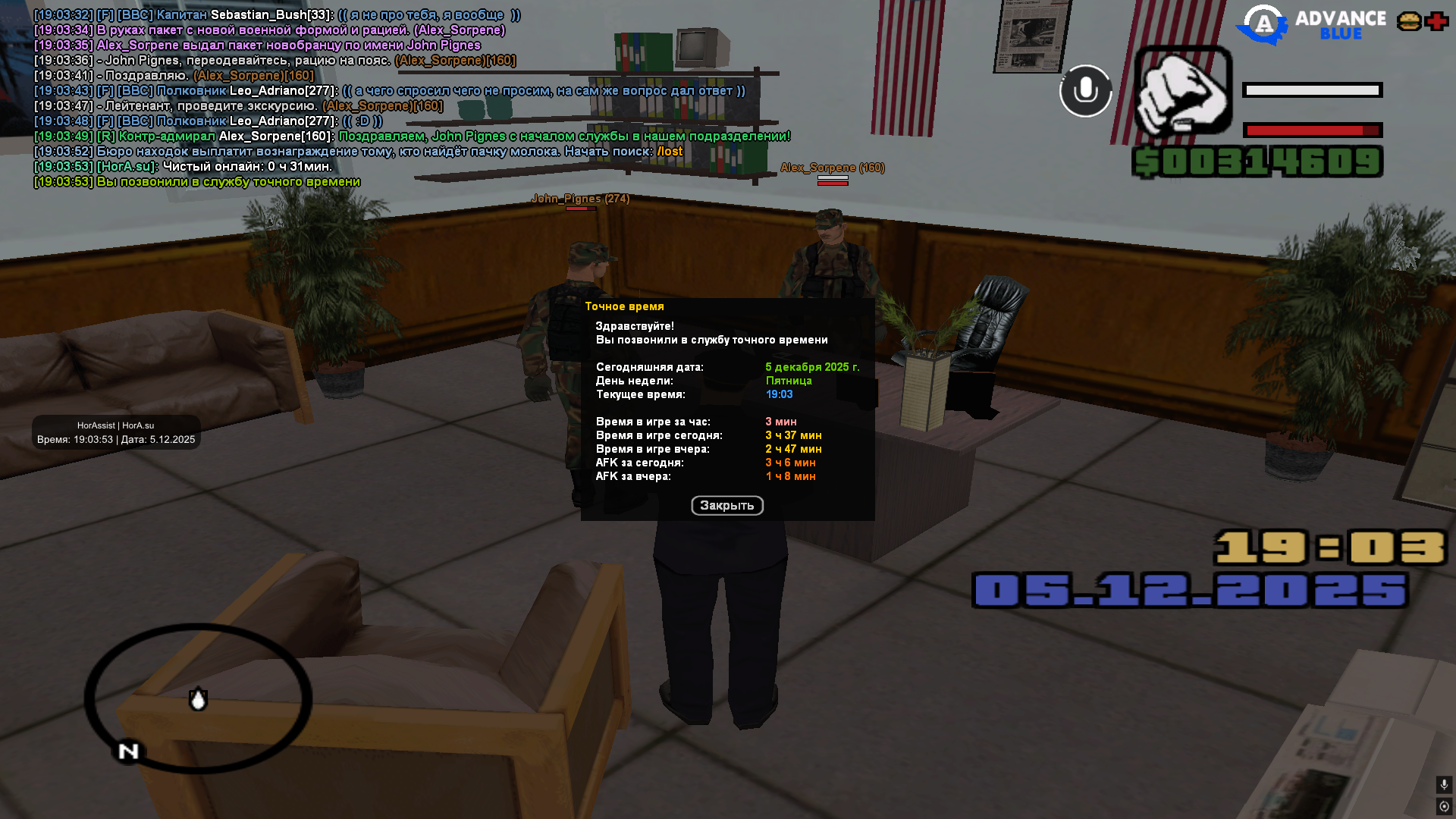The height and width of the screenshot is (819, 1456).
Task: Toggle the round voice chat microphone button
Action: pyautogui.click(x=1085, y=91)
